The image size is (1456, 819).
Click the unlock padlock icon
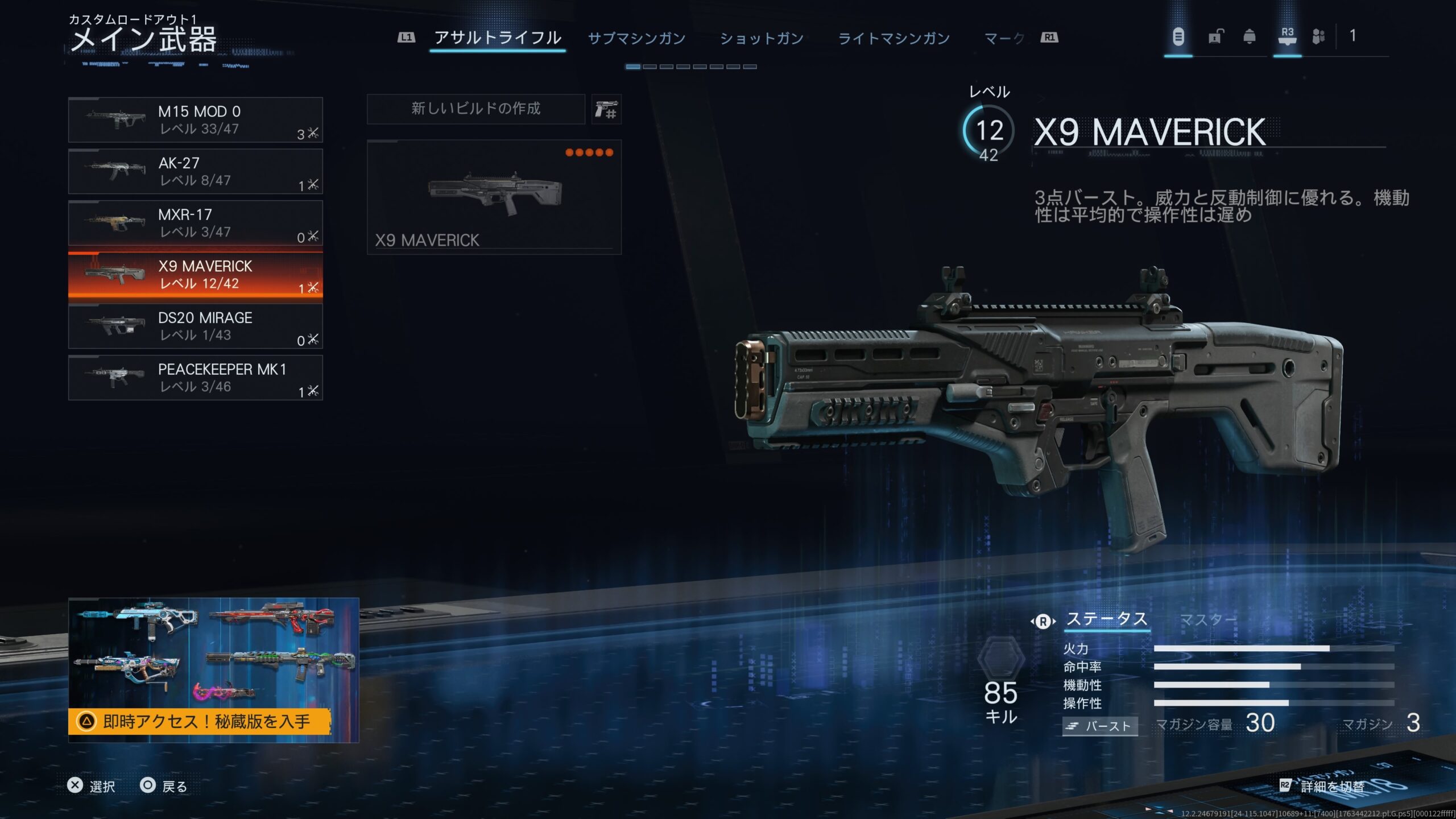coord(1215,37)
